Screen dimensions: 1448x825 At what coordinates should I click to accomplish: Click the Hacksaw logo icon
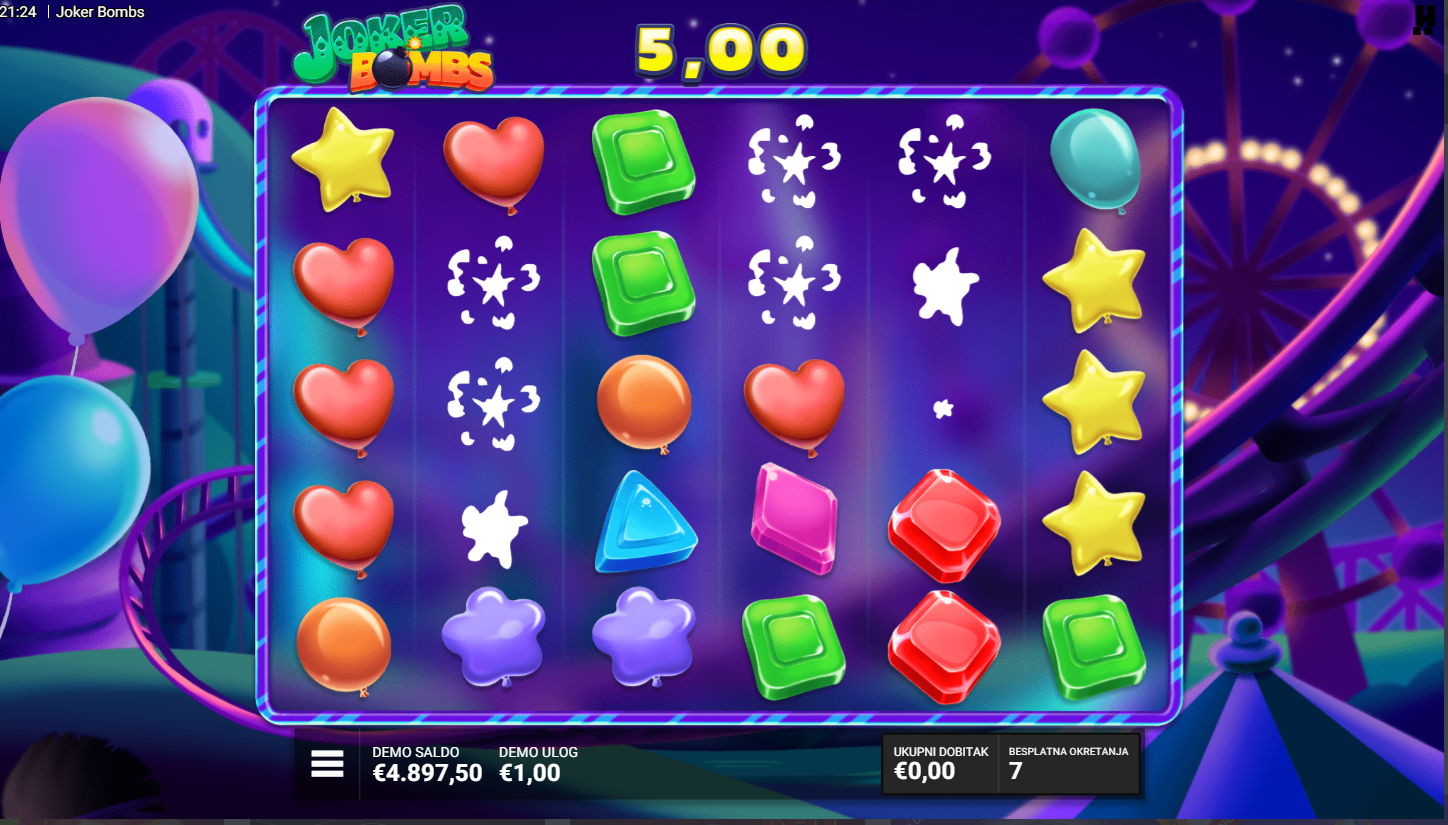(1423, 20)
